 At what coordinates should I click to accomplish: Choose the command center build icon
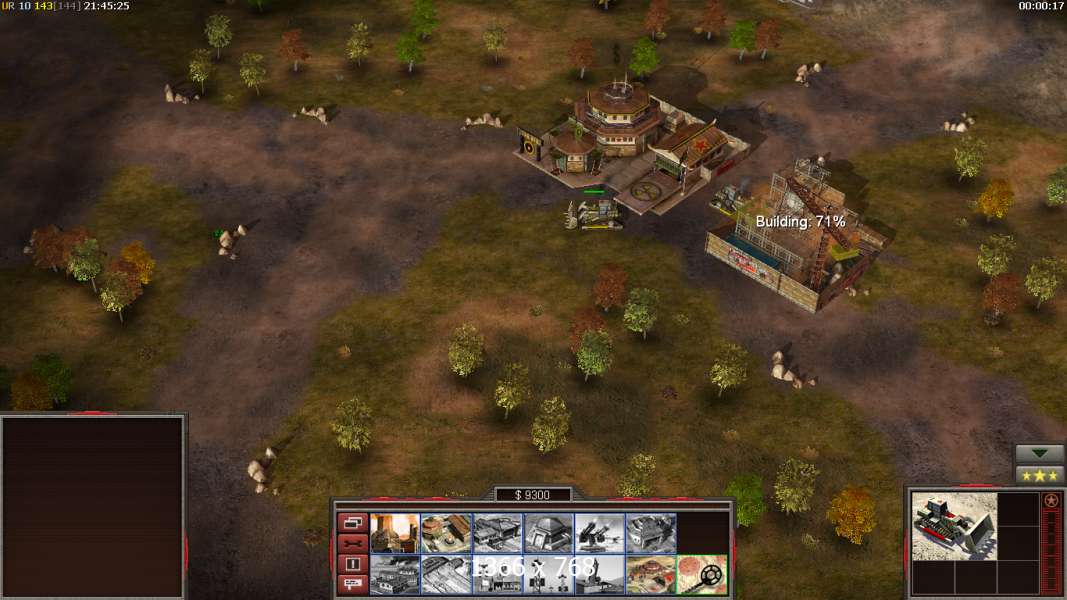tap(650, 574)
